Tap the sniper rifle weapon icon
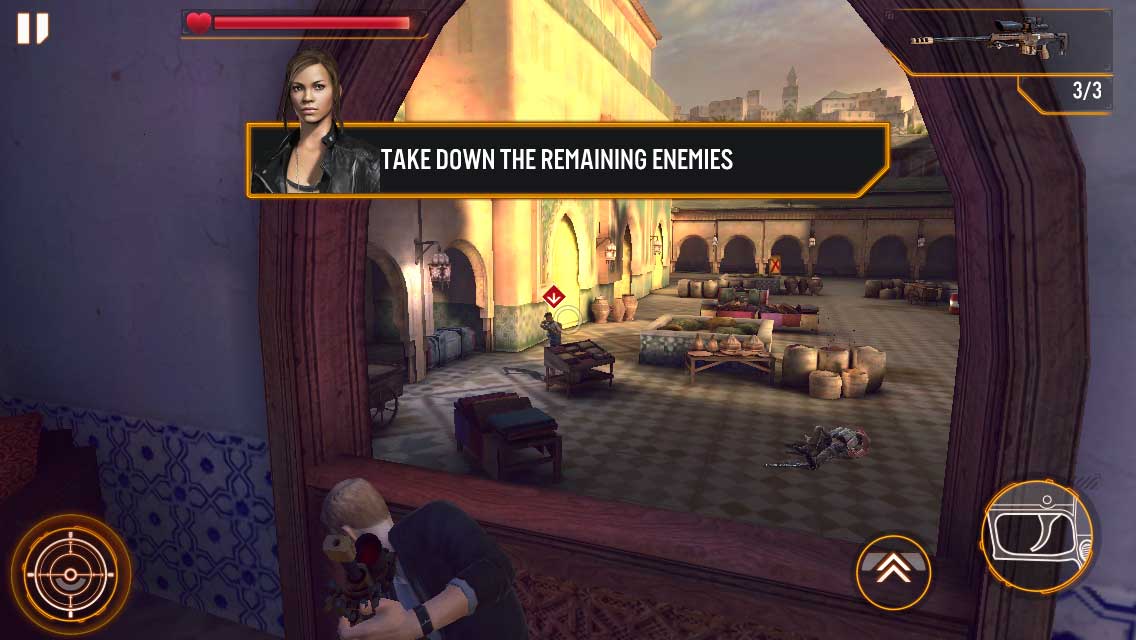This screenshot has width=1136, height=640. tap(990, 40)
